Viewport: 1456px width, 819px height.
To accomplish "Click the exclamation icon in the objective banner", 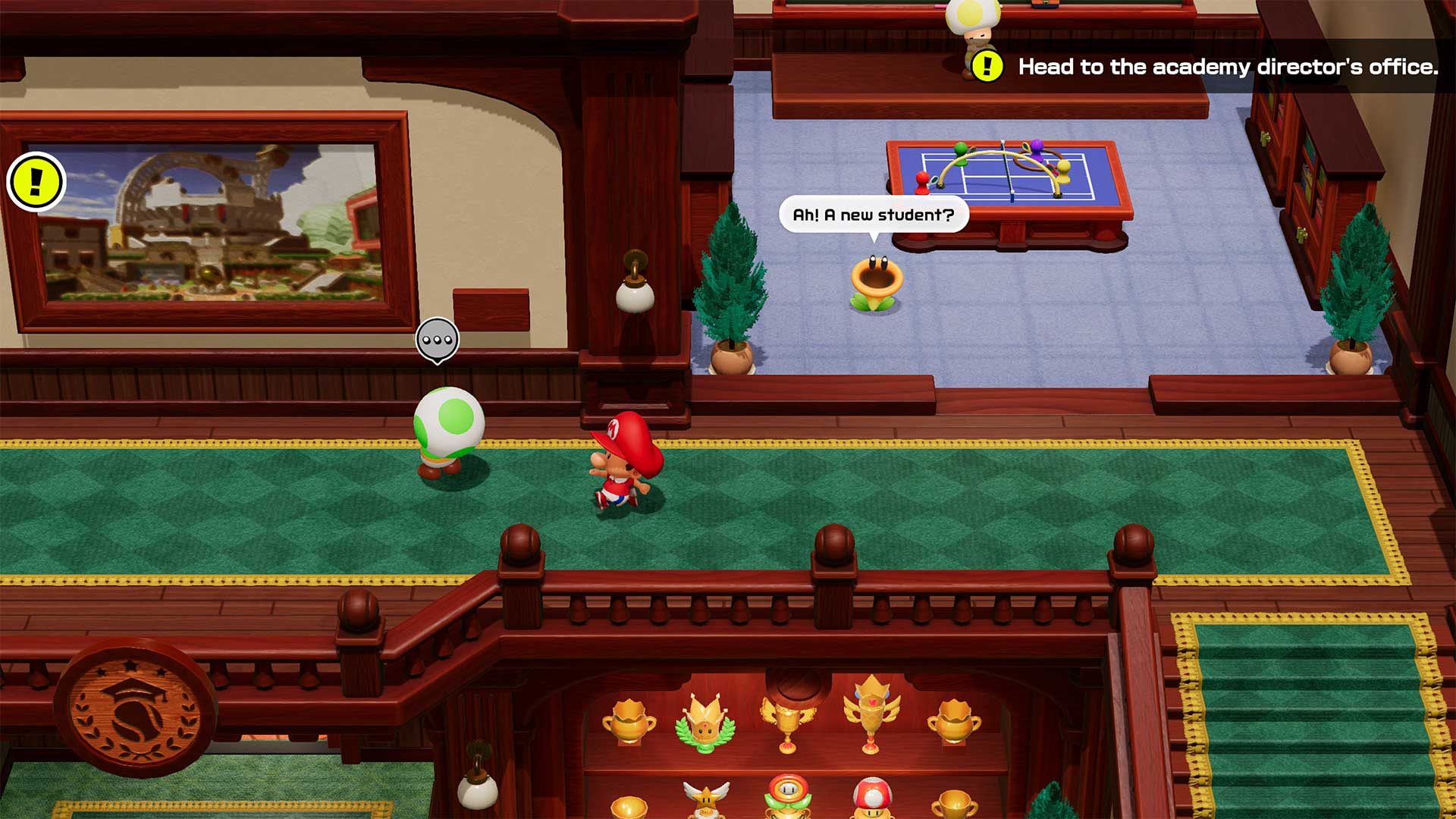I will [986, 67].
